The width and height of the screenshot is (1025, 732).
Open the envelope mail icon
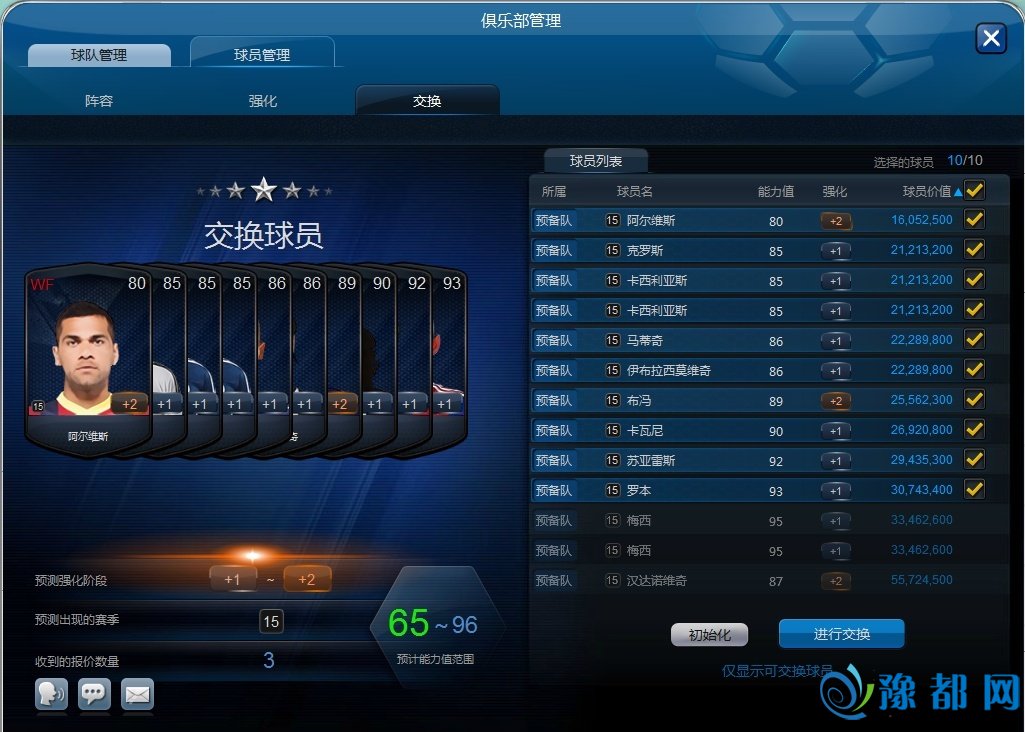point(138,694)
